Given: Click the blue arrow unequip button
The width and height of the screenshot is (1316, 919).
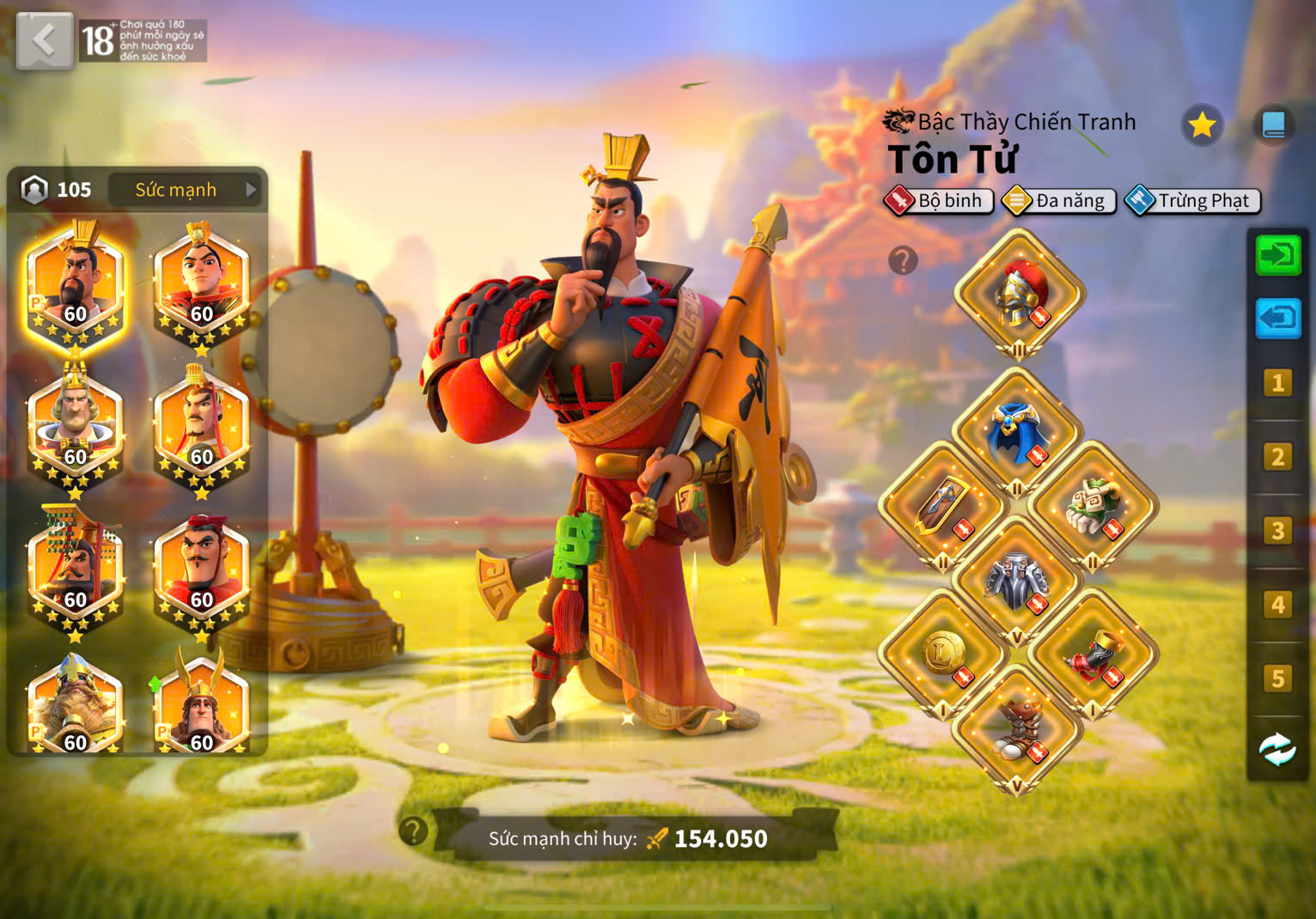Looking at the screenshot, I should pos(1277,319).
